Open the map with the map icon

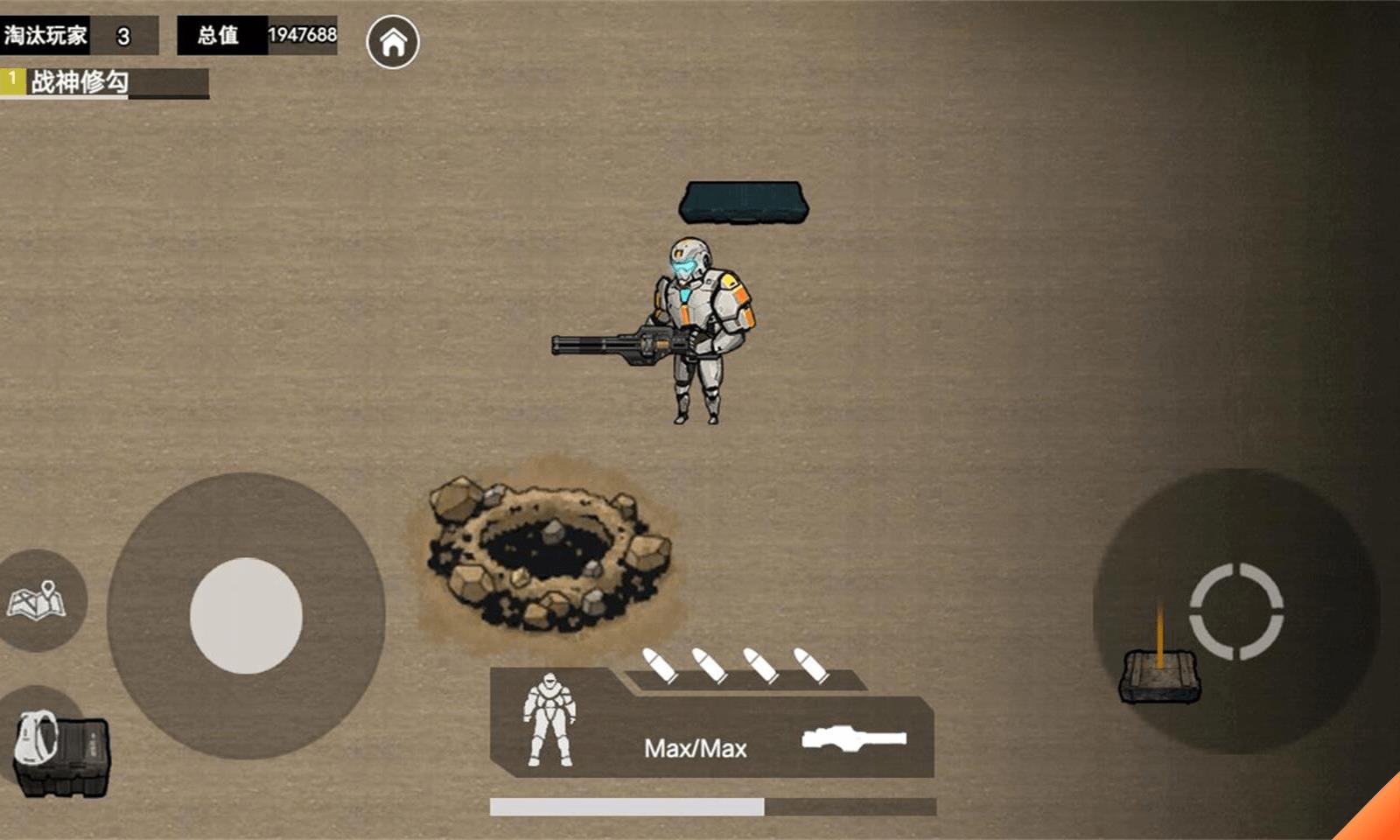click(x=37, y=600)
